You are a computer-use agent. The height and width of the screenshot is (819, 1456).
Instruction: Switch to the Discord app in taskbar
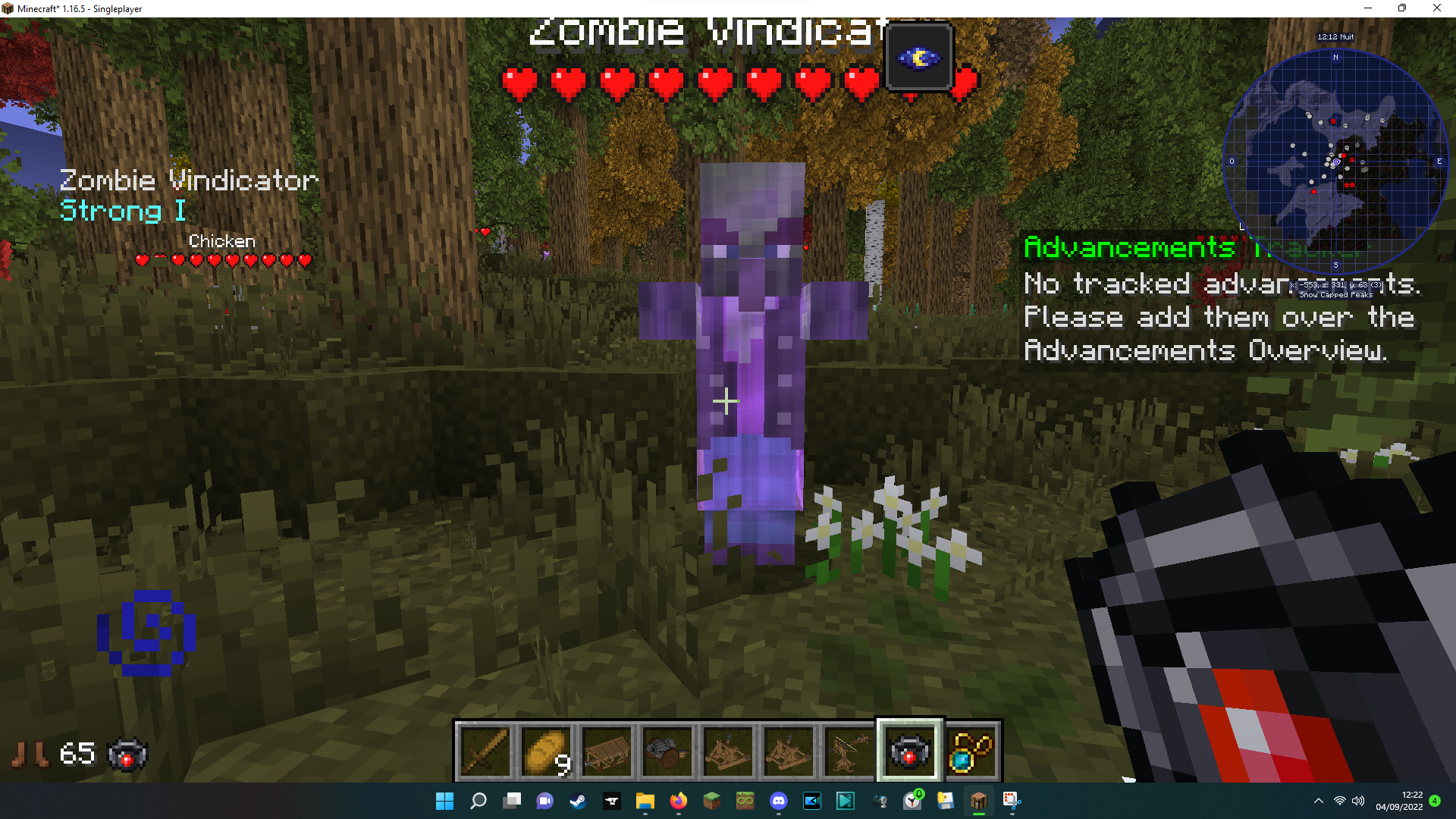click(x=780, y=800)
